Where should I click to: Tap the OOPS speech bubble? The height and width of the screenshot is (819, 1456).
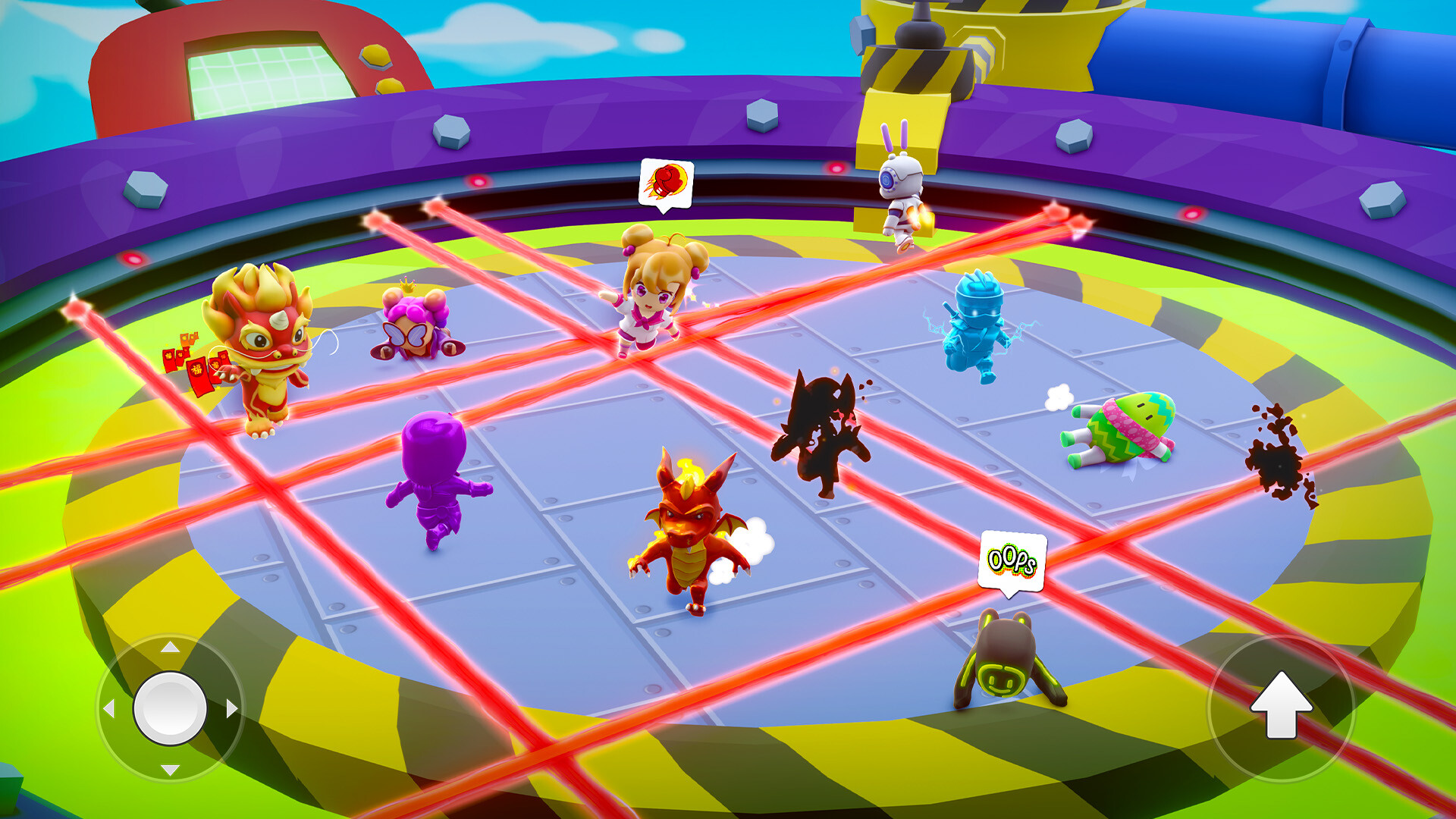(x=1011, y=561)
